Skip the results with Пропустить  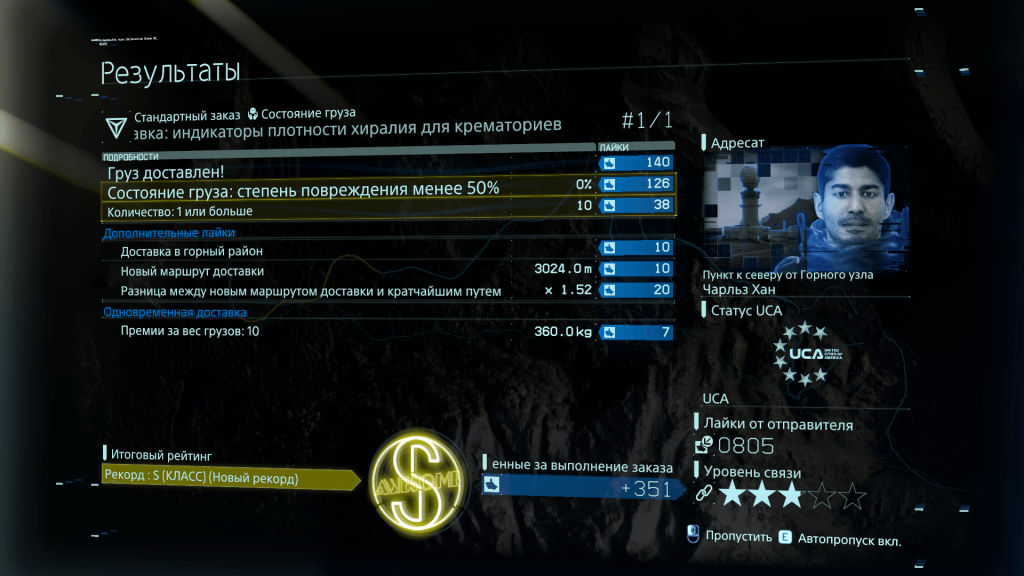click(738, 537)
